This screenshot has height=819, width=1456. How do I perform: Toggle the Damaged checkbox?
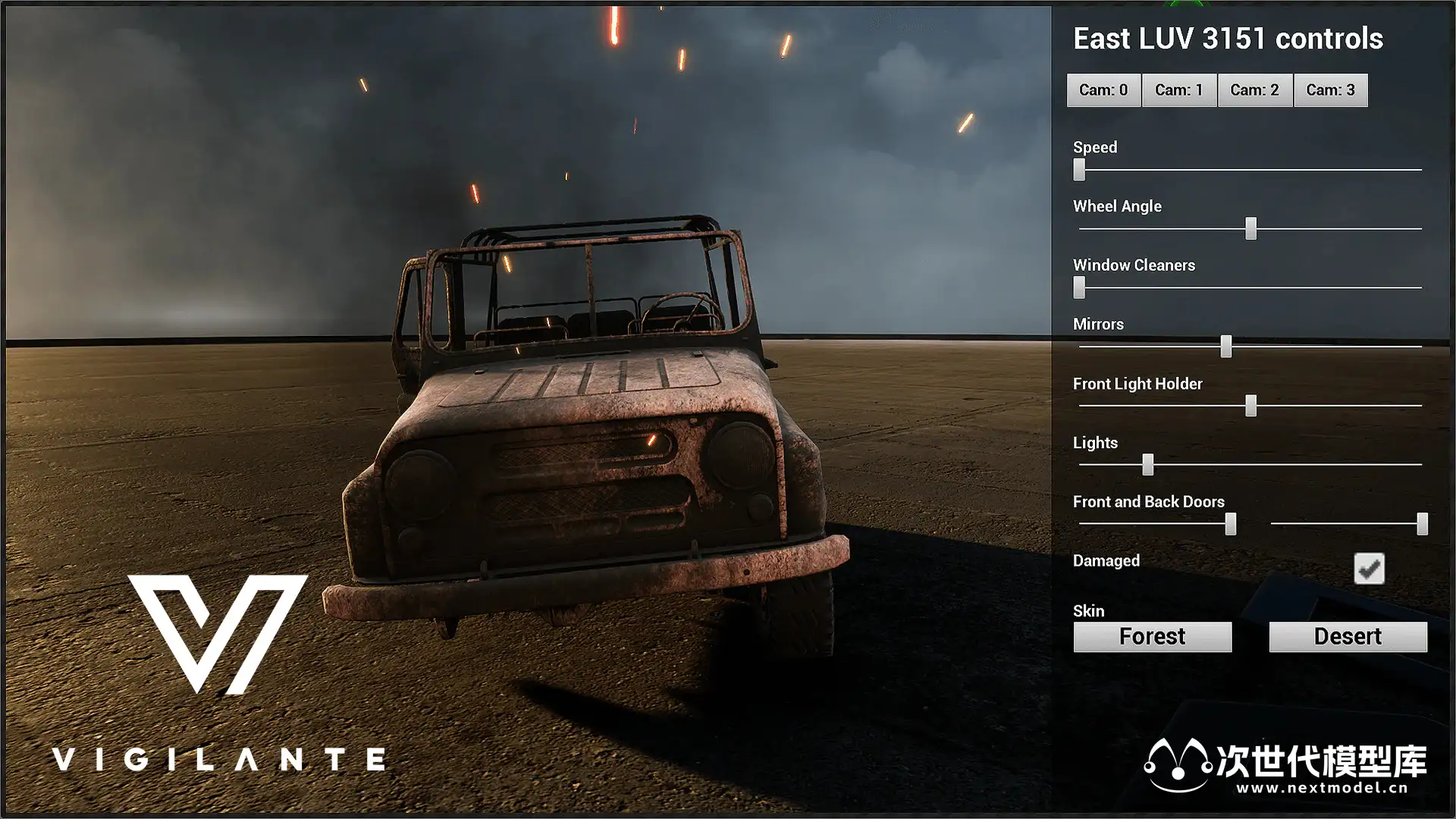(1369, 568)
